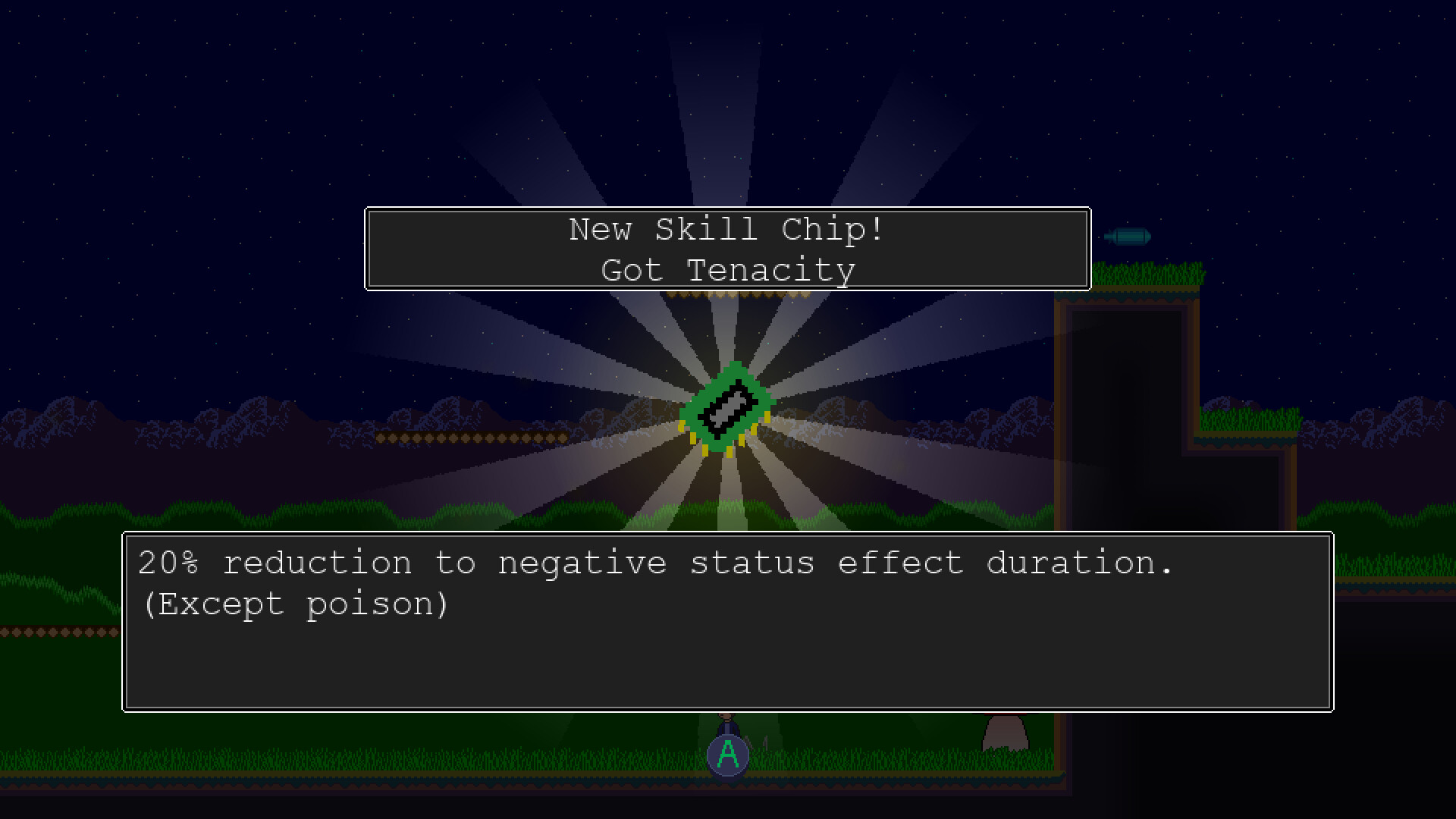Click the A prompt to dismiss the notification
This screenshot has width=1456, height=819.
click(x=727, y=753)
